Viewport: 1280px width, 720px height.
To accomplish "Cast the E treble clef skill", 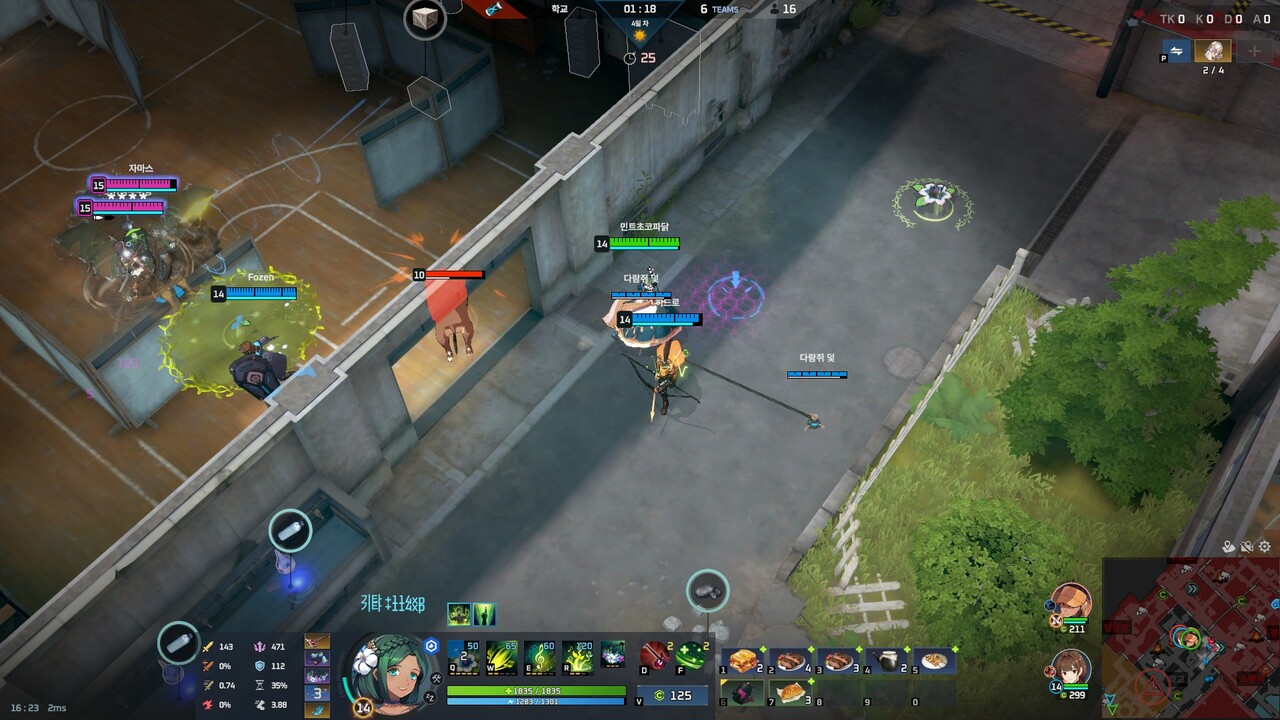I will pos(541,656).
